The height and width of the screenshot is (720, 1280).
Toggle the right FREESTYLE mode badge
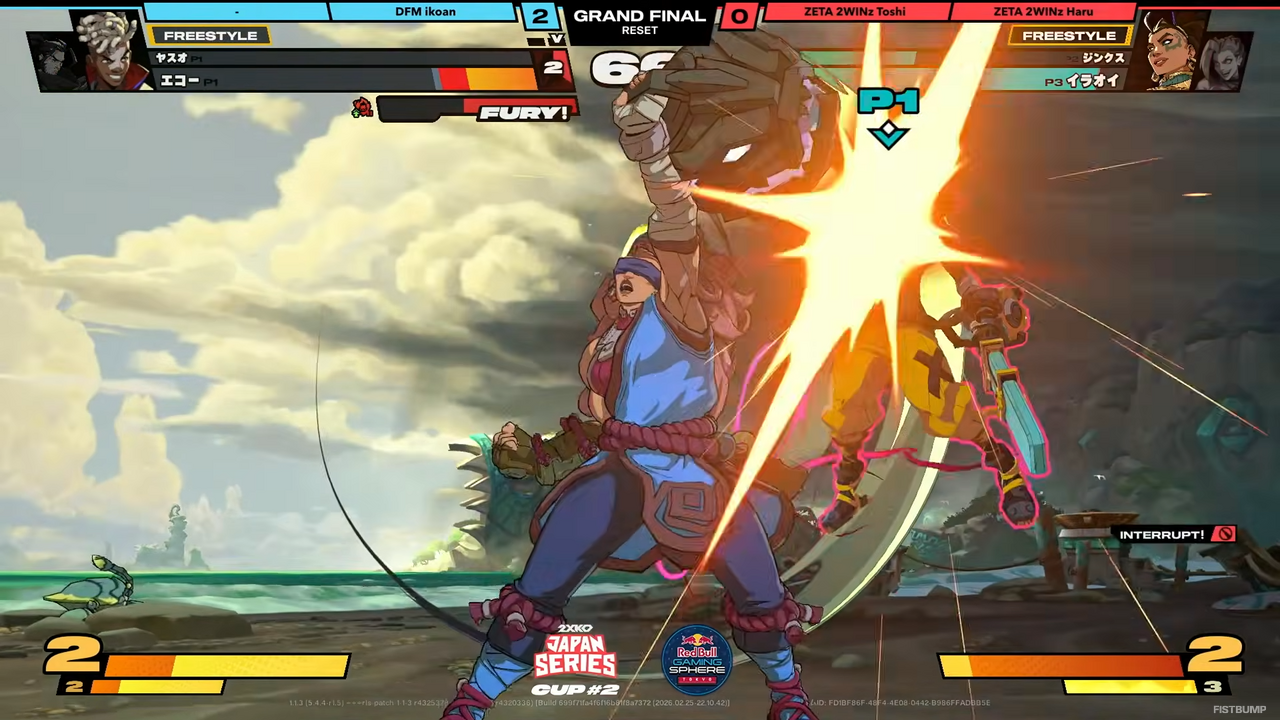[1069, 35]
